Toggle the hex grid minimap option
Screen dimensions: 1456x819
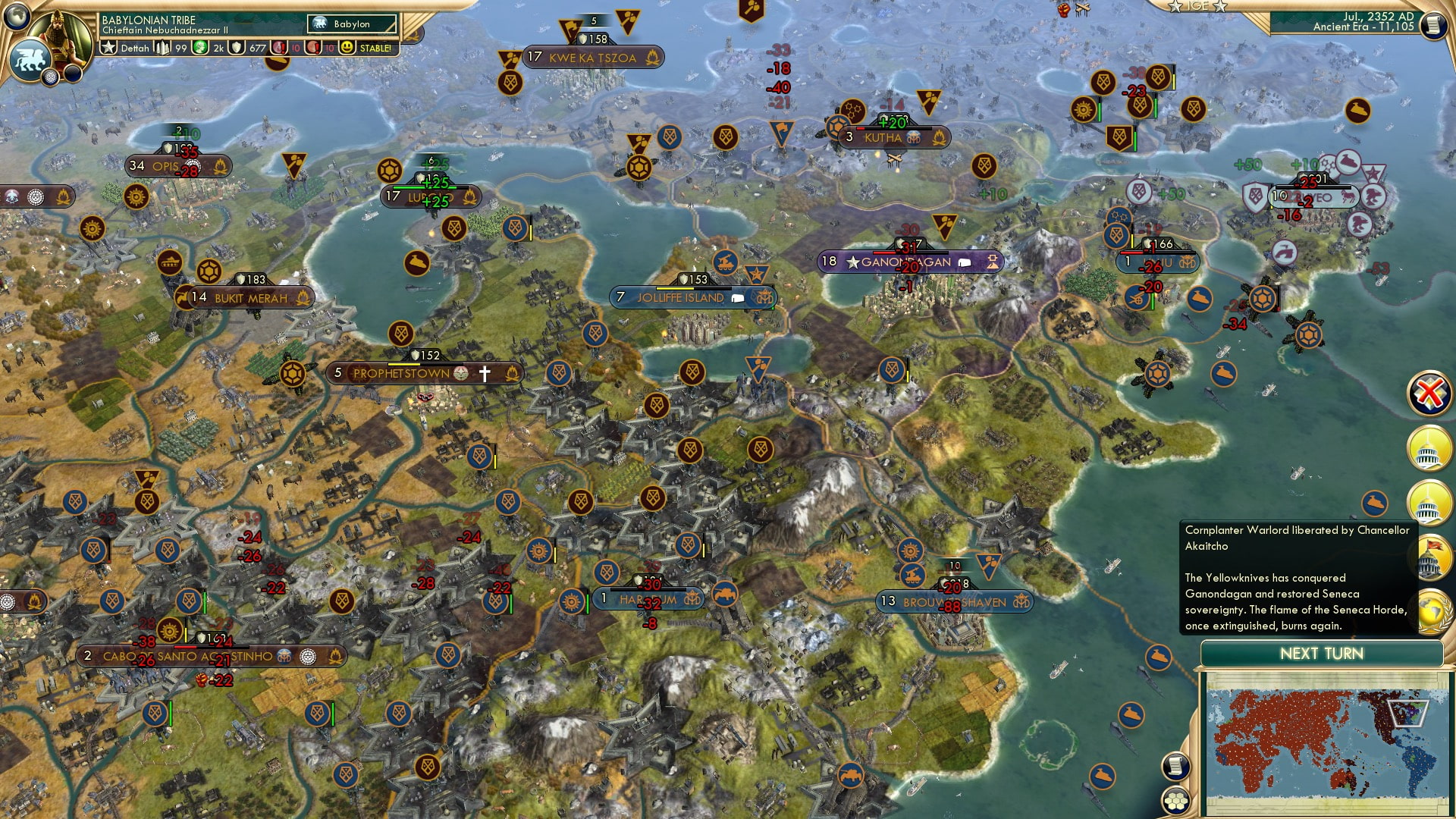click(1175, 801)
